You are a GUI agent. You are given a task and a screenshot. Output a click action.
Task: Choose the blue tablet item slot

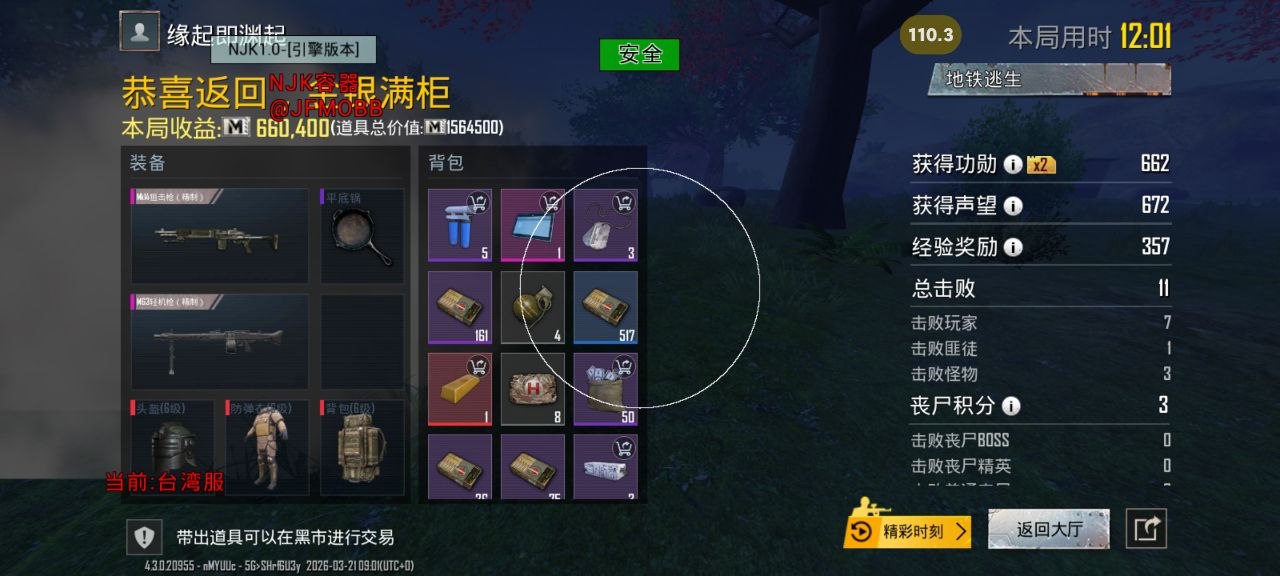point(533,226)
